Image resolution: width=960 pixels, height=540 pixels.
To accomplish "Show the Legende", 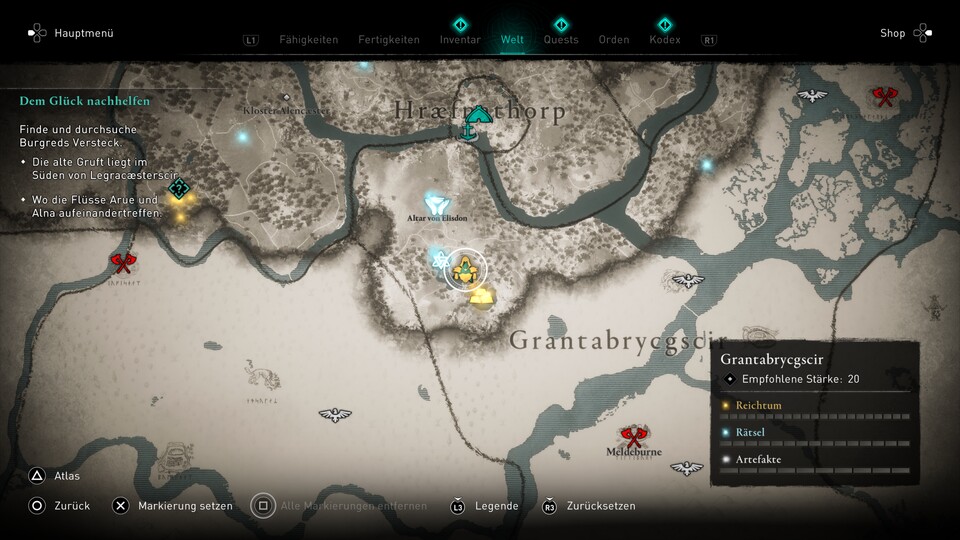I will coord(496,506).
